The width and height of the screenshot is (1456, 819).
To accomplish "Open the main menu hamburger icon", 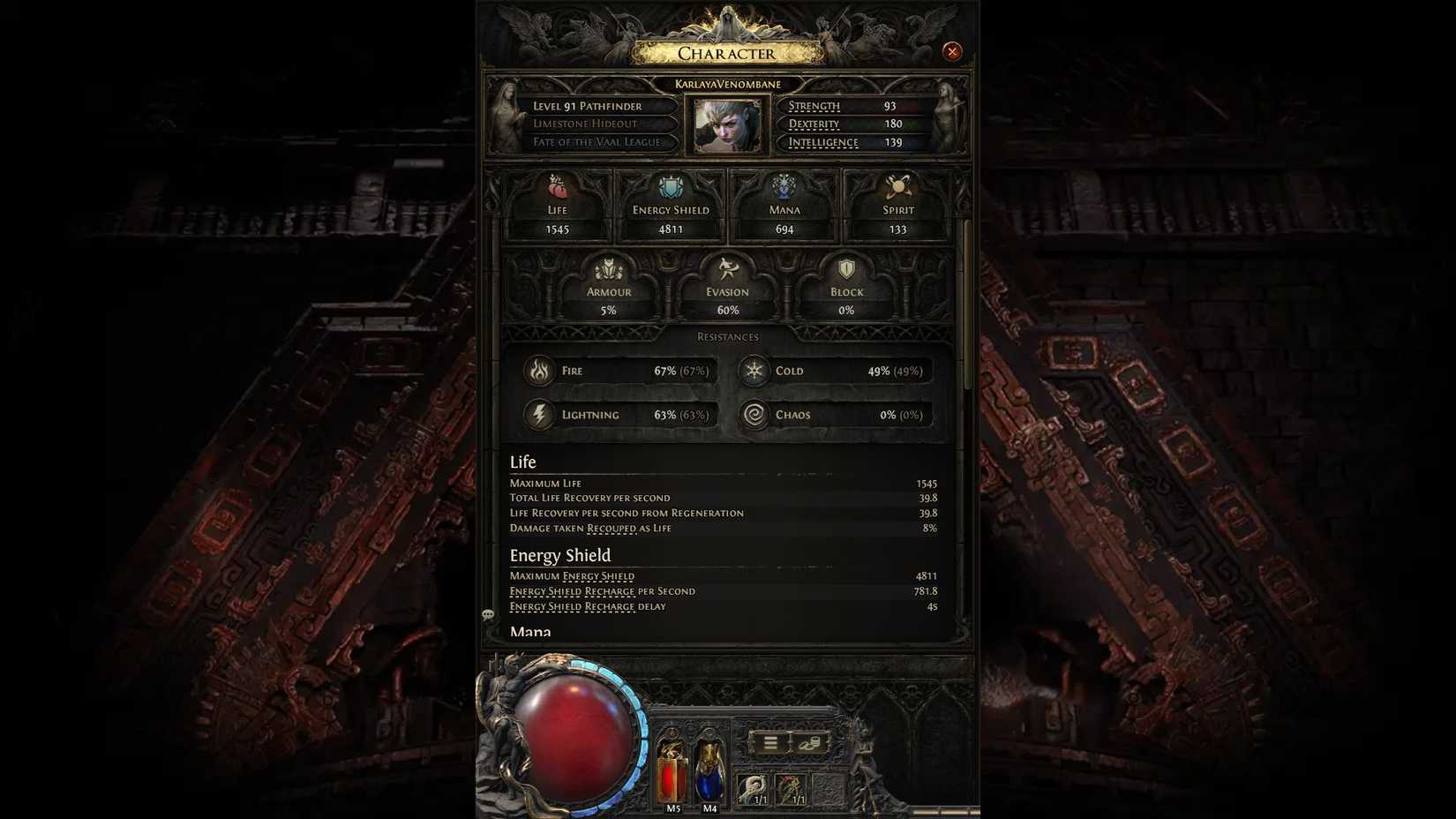I will click(x=769, y=743).
